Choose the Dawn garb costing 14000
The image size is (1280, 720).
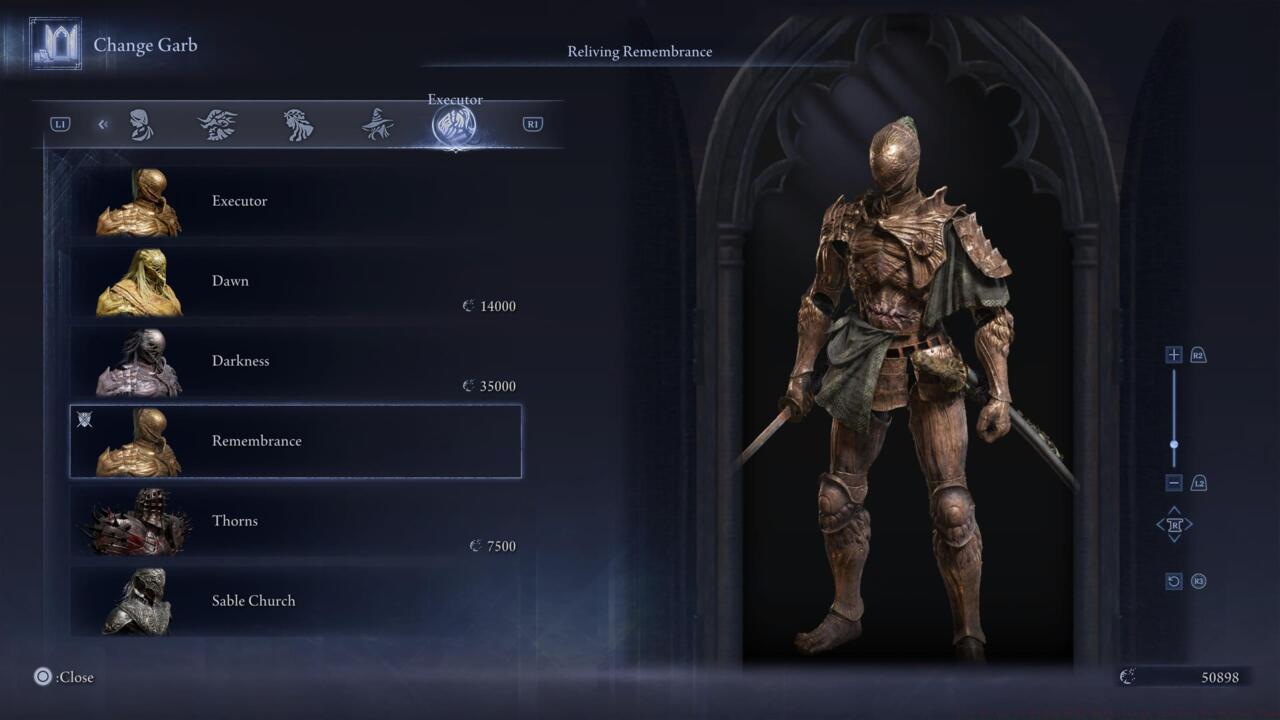tap(295, 281)
